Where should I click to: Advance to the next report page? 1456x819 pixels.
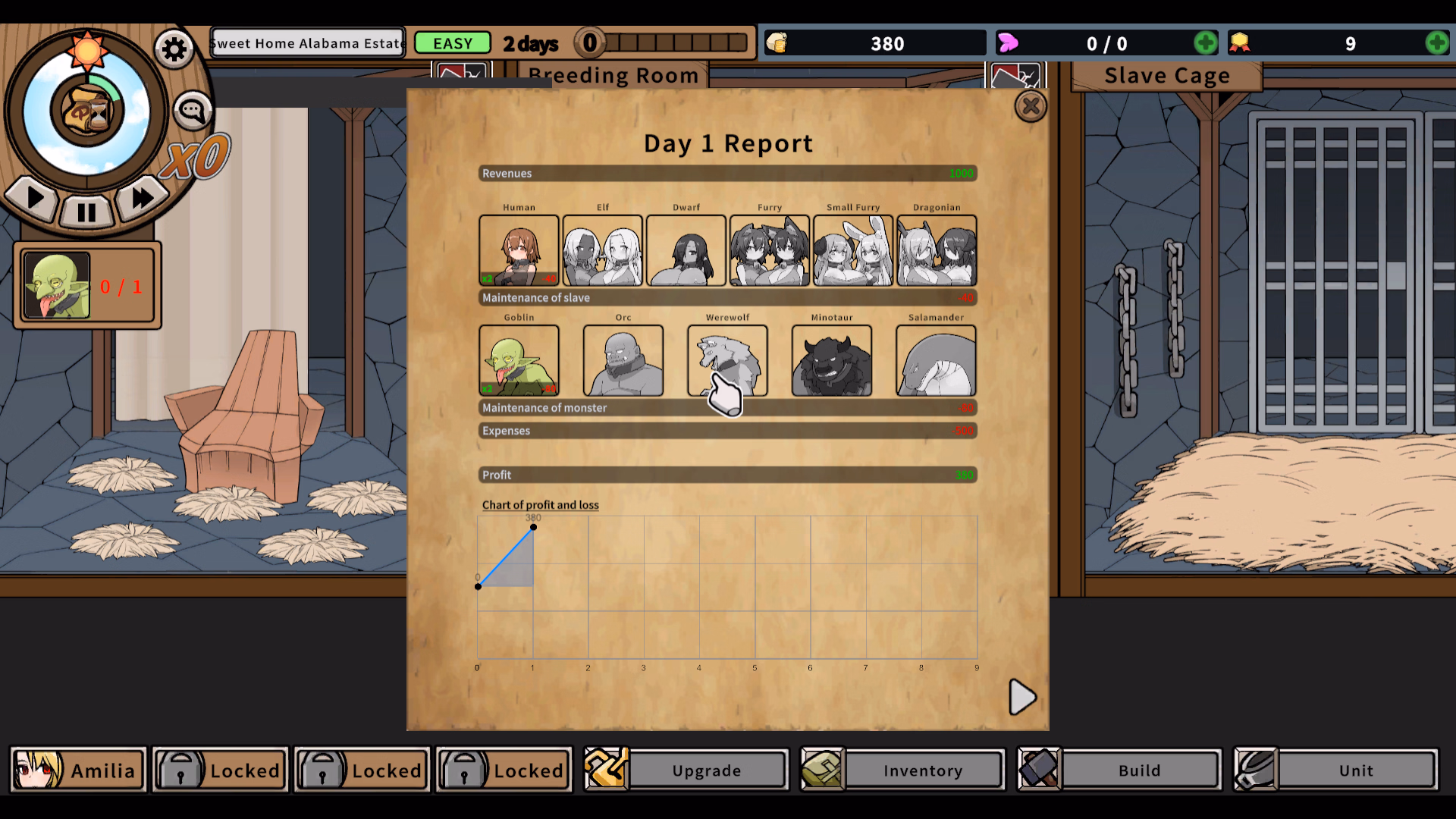coord(1022,698)
